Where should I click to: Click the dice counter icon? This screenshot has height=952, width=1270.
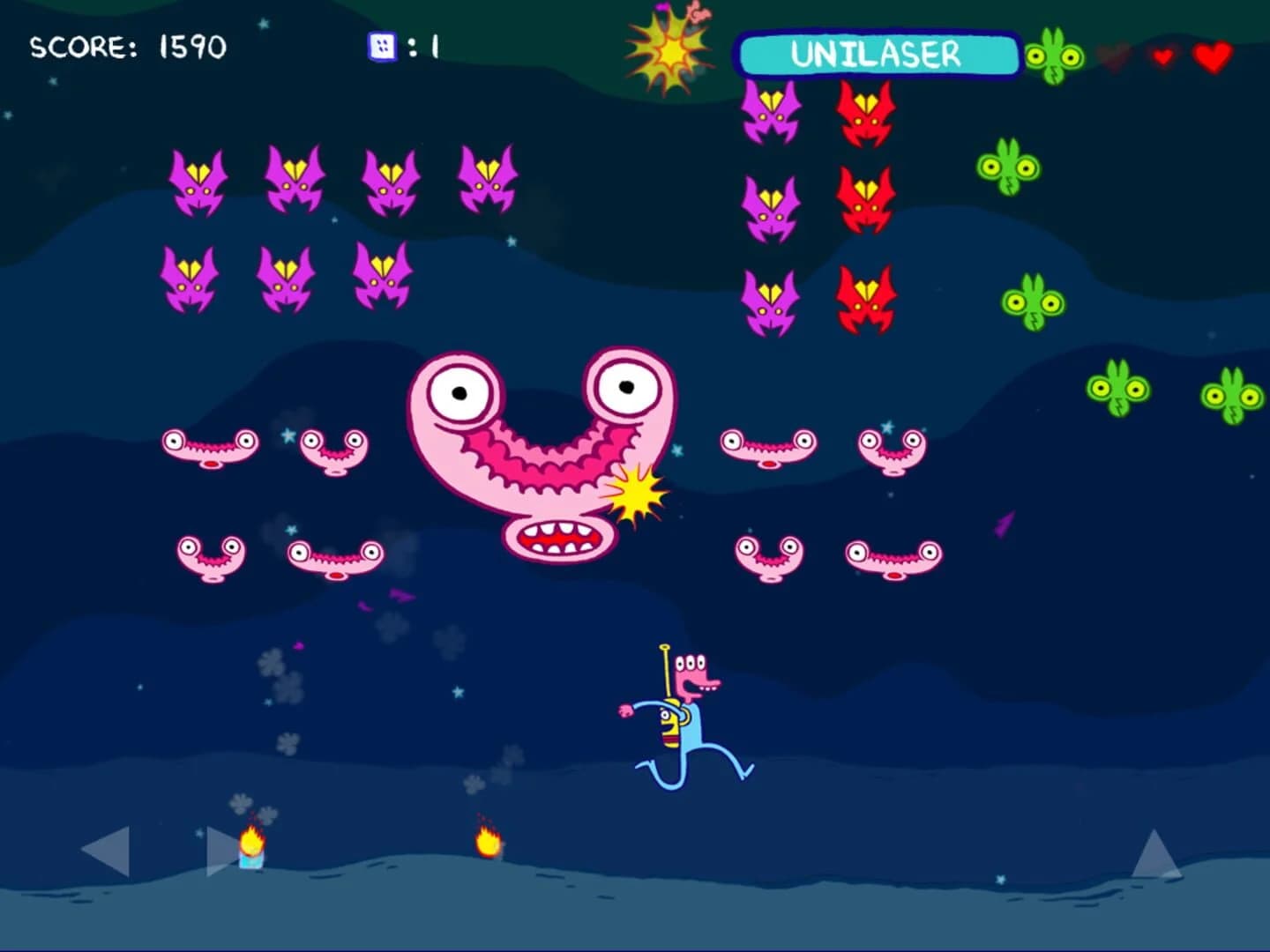381,46
